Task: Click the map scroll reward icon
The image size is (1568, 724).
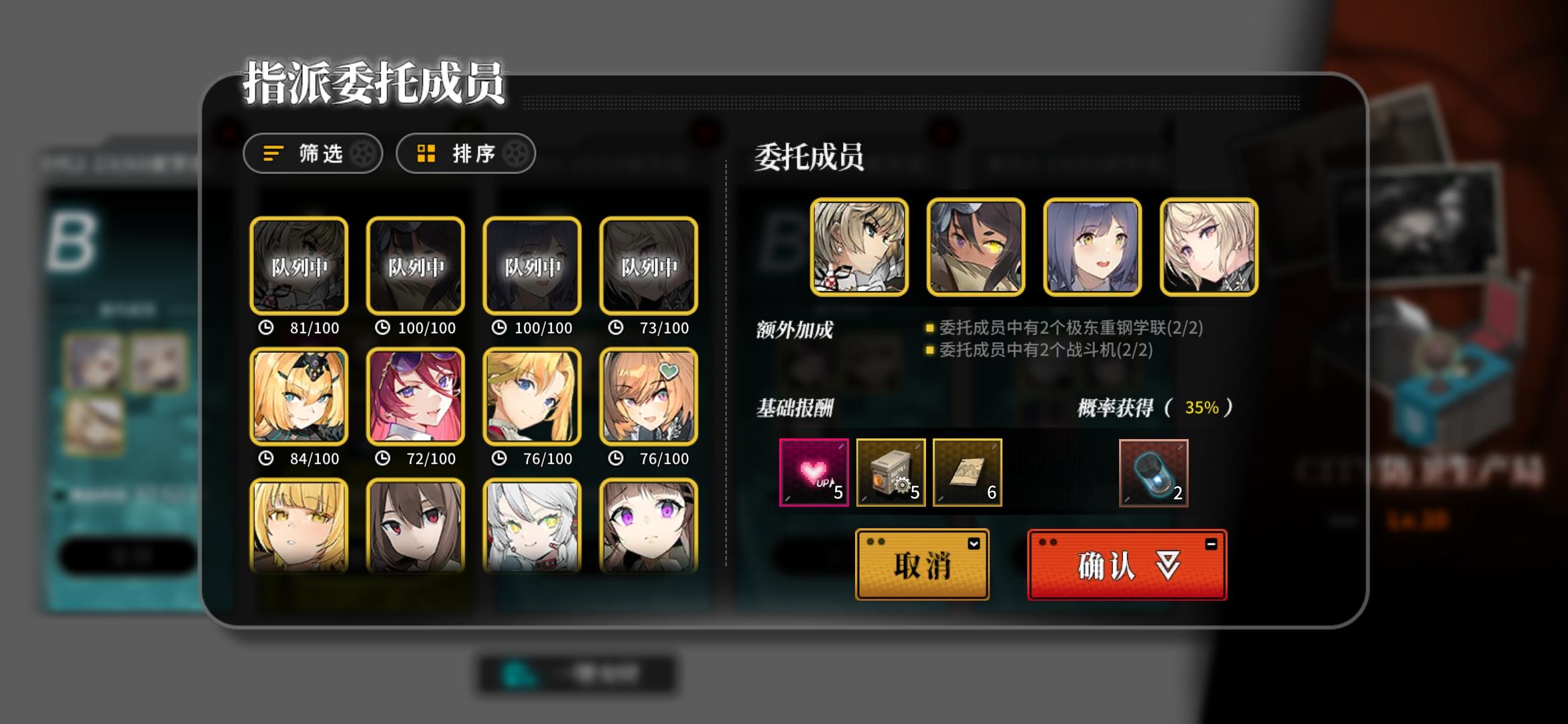Action: tap(967, 473)
